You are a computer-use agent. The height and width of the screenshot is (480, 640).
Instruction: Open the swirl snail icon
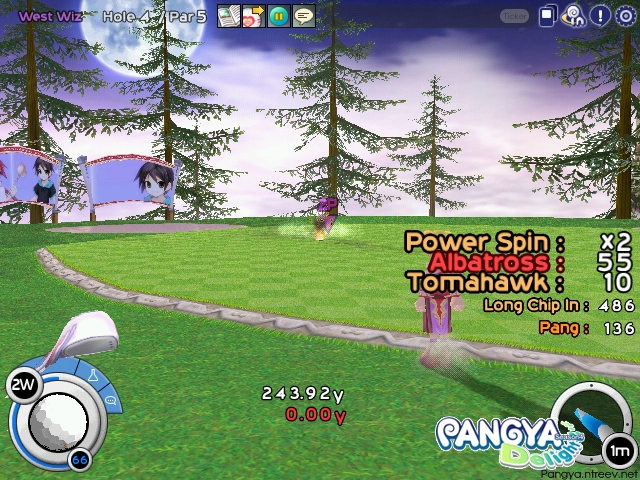pyautogui.click(x=574, y=16)
